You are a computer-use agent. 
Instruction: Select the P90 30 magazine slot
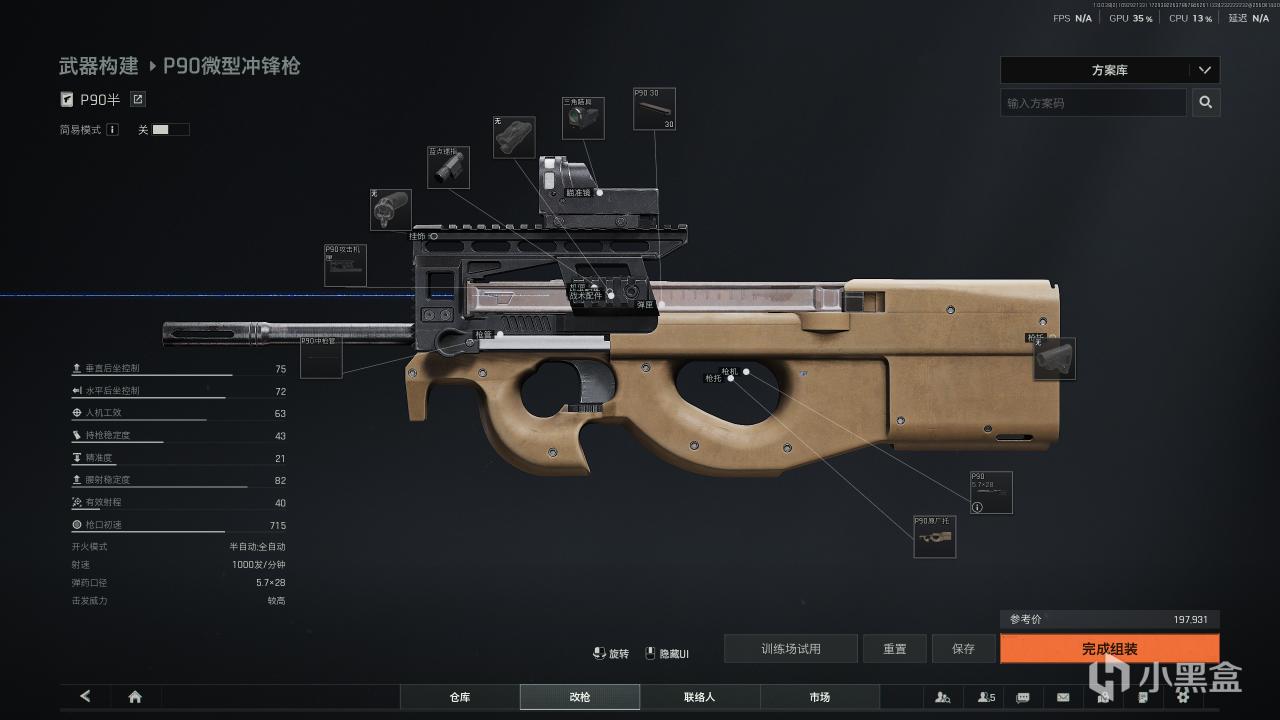(654, 109)
